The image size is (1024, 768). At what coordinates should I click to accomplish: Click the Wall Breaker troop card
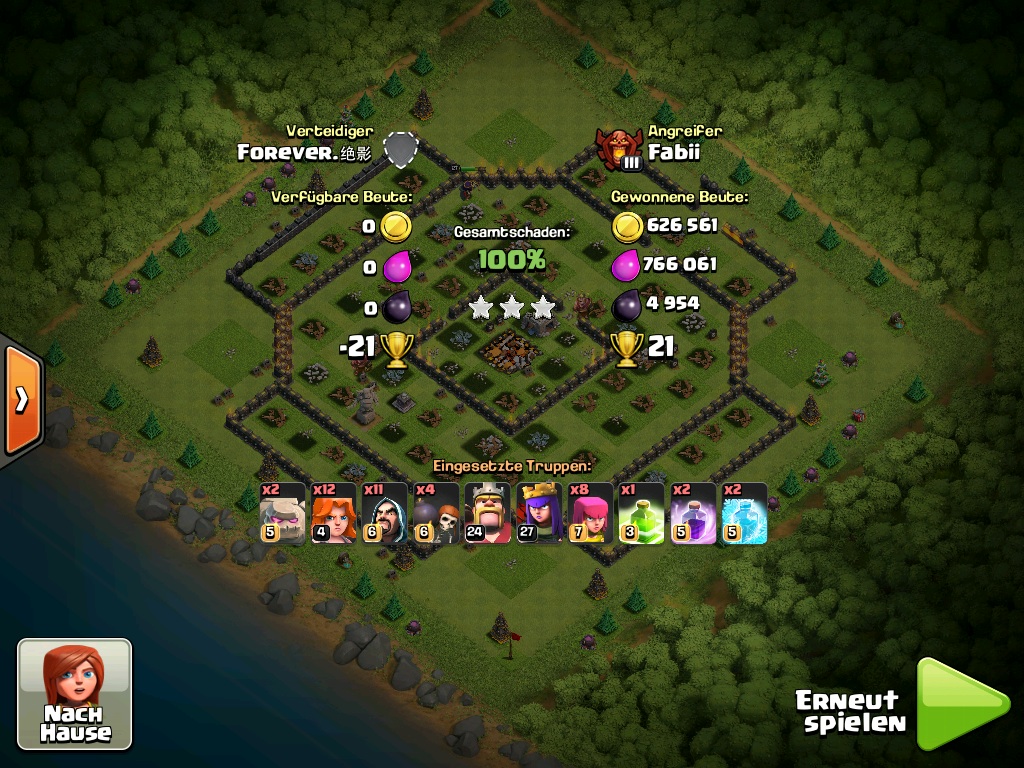[436, 513]
